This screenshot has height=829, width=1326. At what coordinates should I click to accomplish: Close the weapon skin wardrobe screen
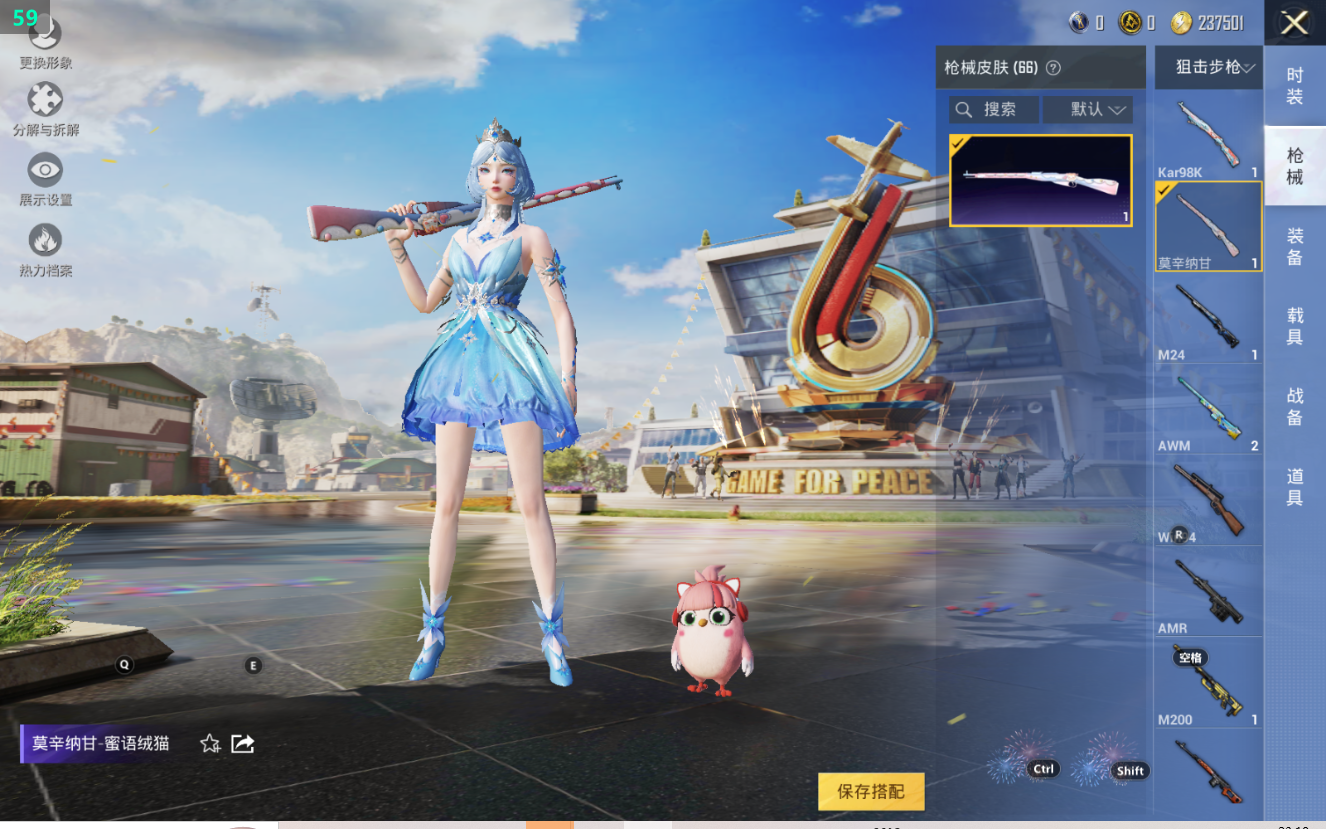tap(1294, 23)
